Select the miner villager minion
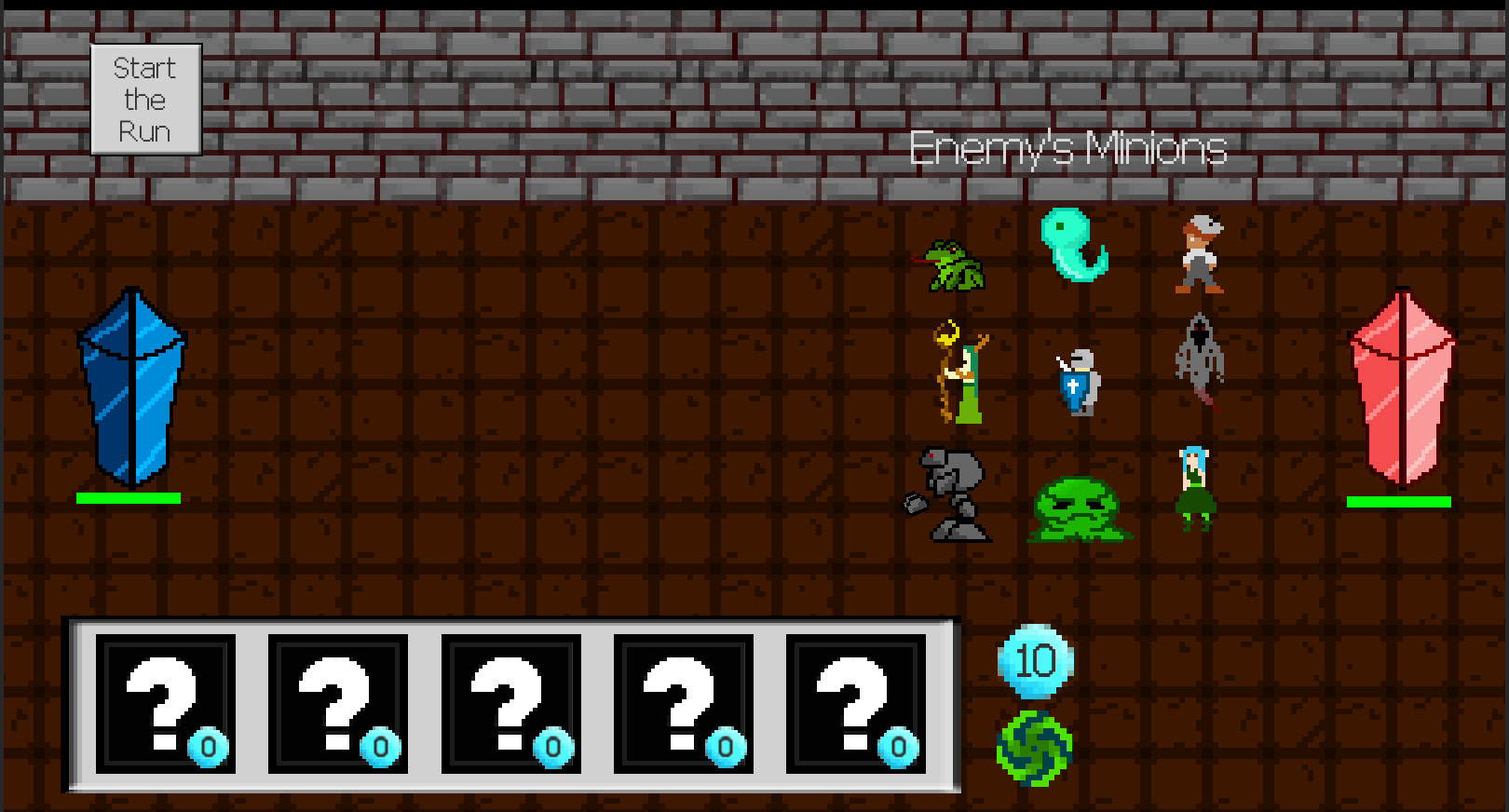1509x812 pixels. click(x=1199, y=256)
